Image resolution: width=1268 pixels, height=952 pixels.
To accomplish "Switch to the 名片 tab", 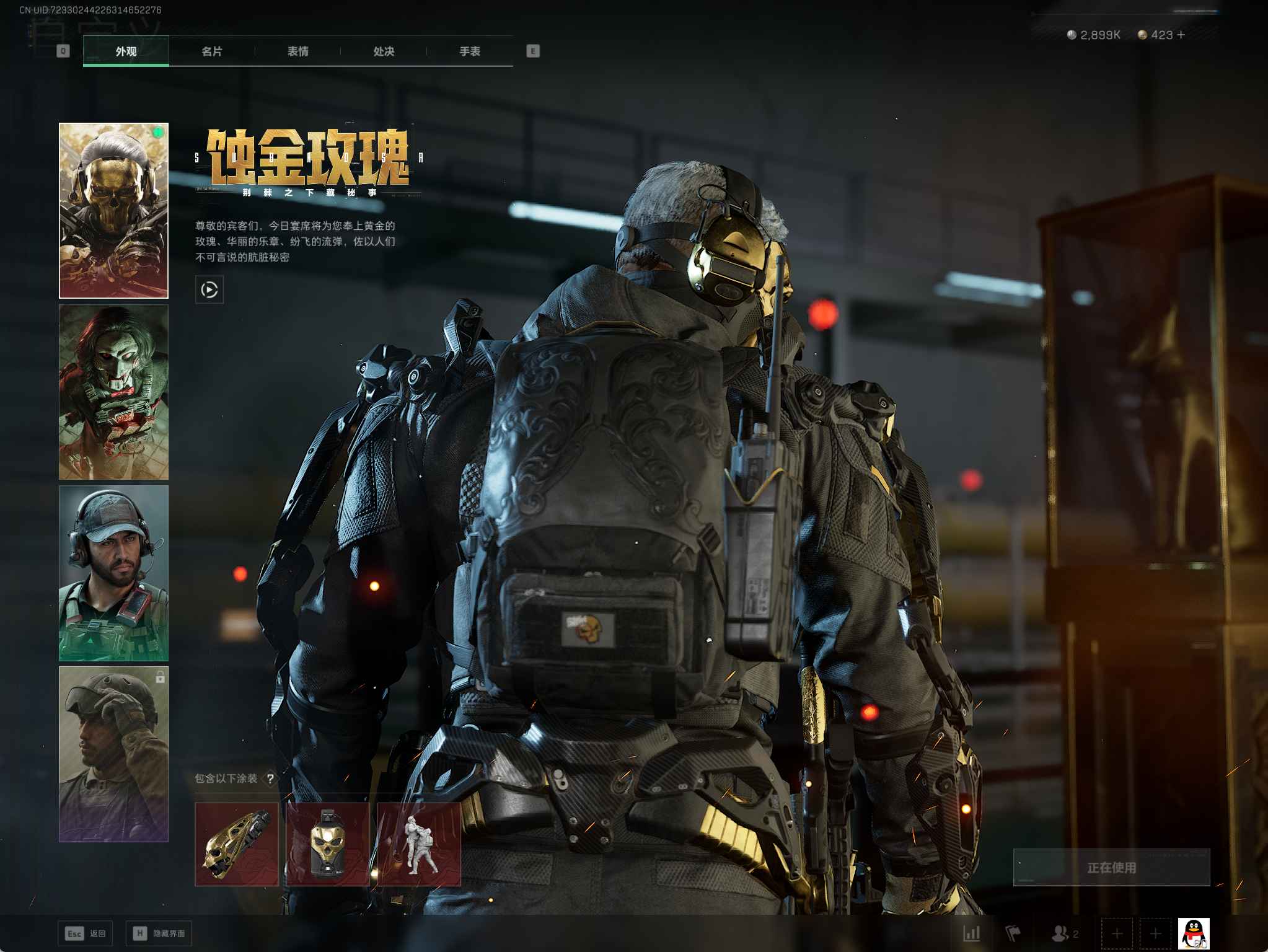I will tap(212, 51).
